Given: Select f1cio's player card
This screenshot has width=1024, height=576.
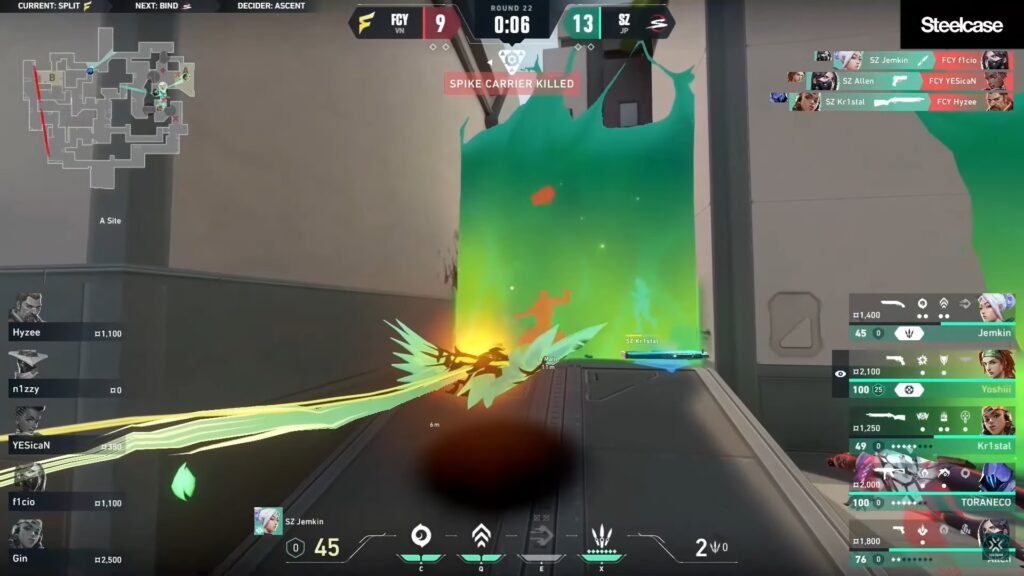Looking at the screenshot, I should [x=65, y=487].
